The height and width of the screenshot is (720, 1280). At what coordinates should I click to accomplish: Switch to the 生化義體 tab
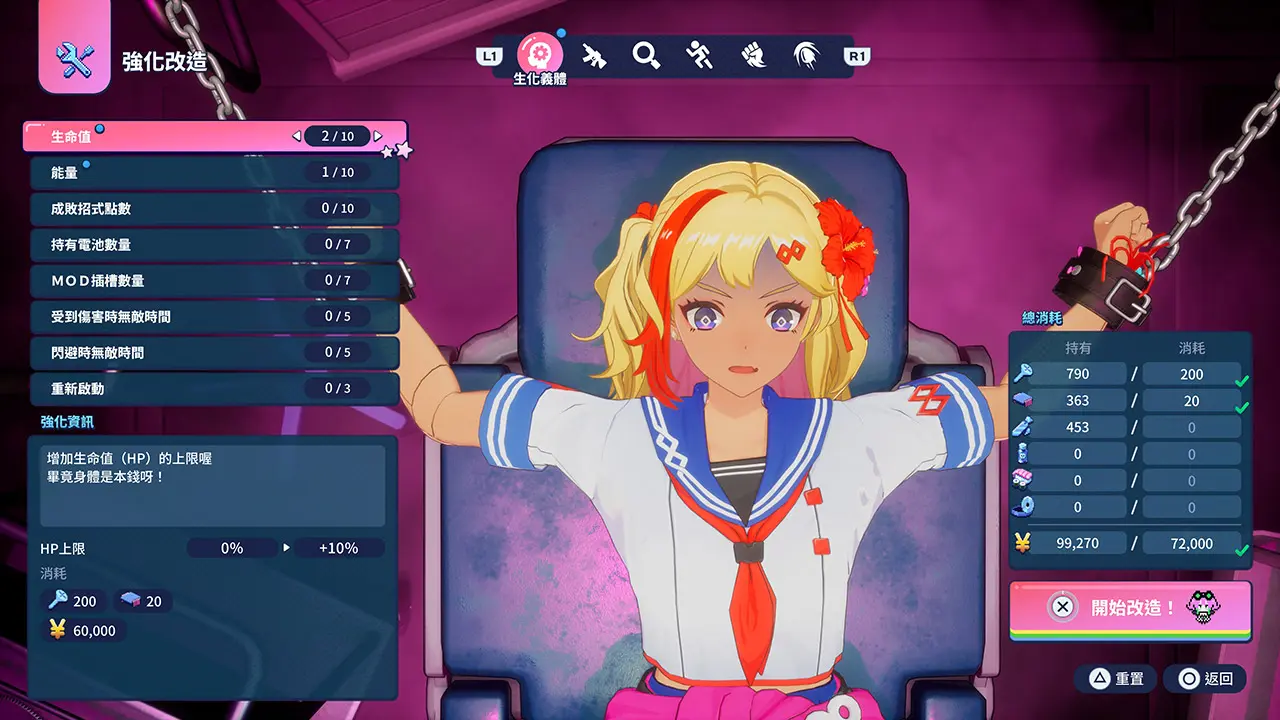click(540, 54)
